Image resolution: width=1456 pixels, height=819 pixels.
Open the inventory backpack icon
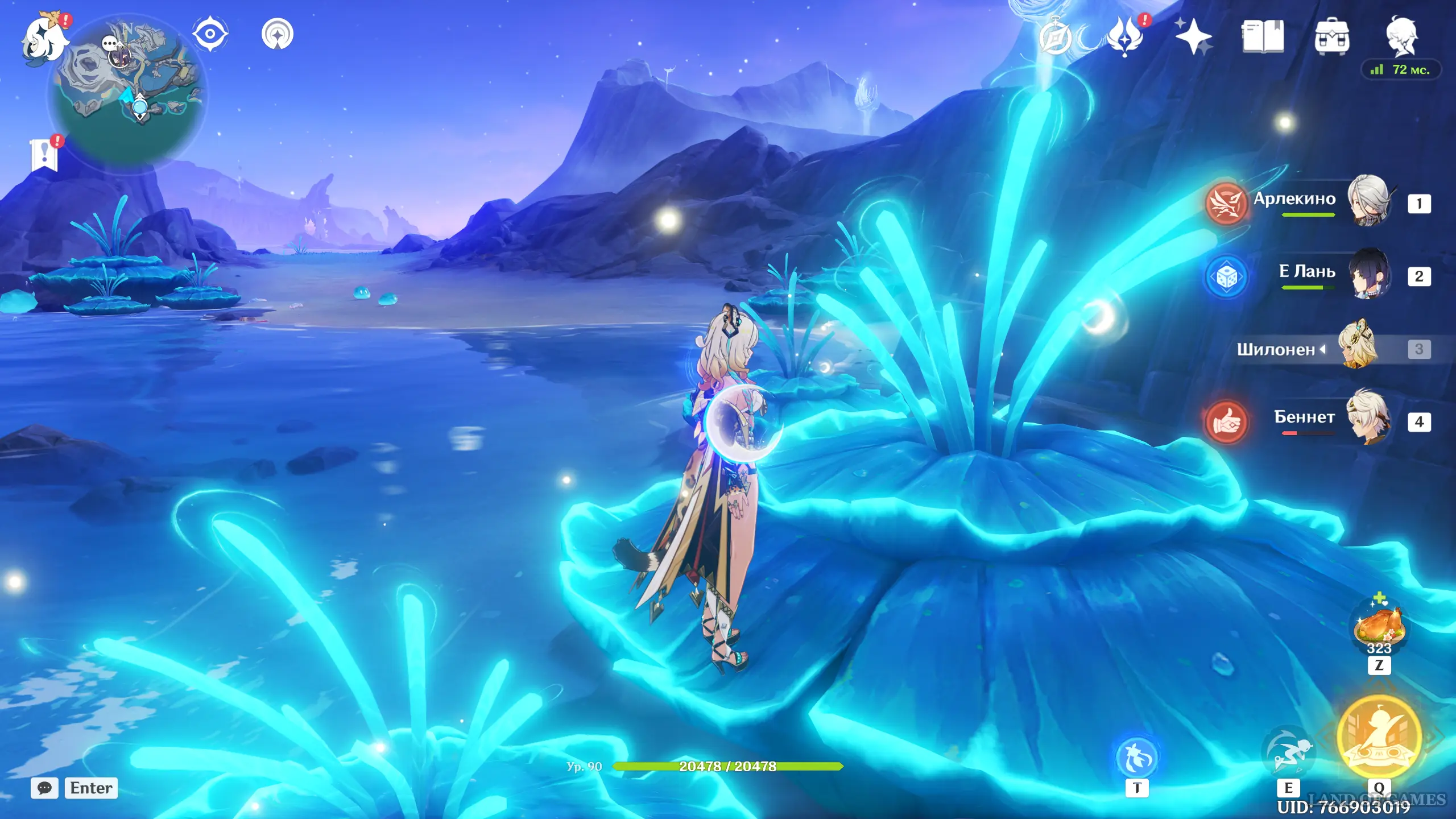tap(1331, 38)
